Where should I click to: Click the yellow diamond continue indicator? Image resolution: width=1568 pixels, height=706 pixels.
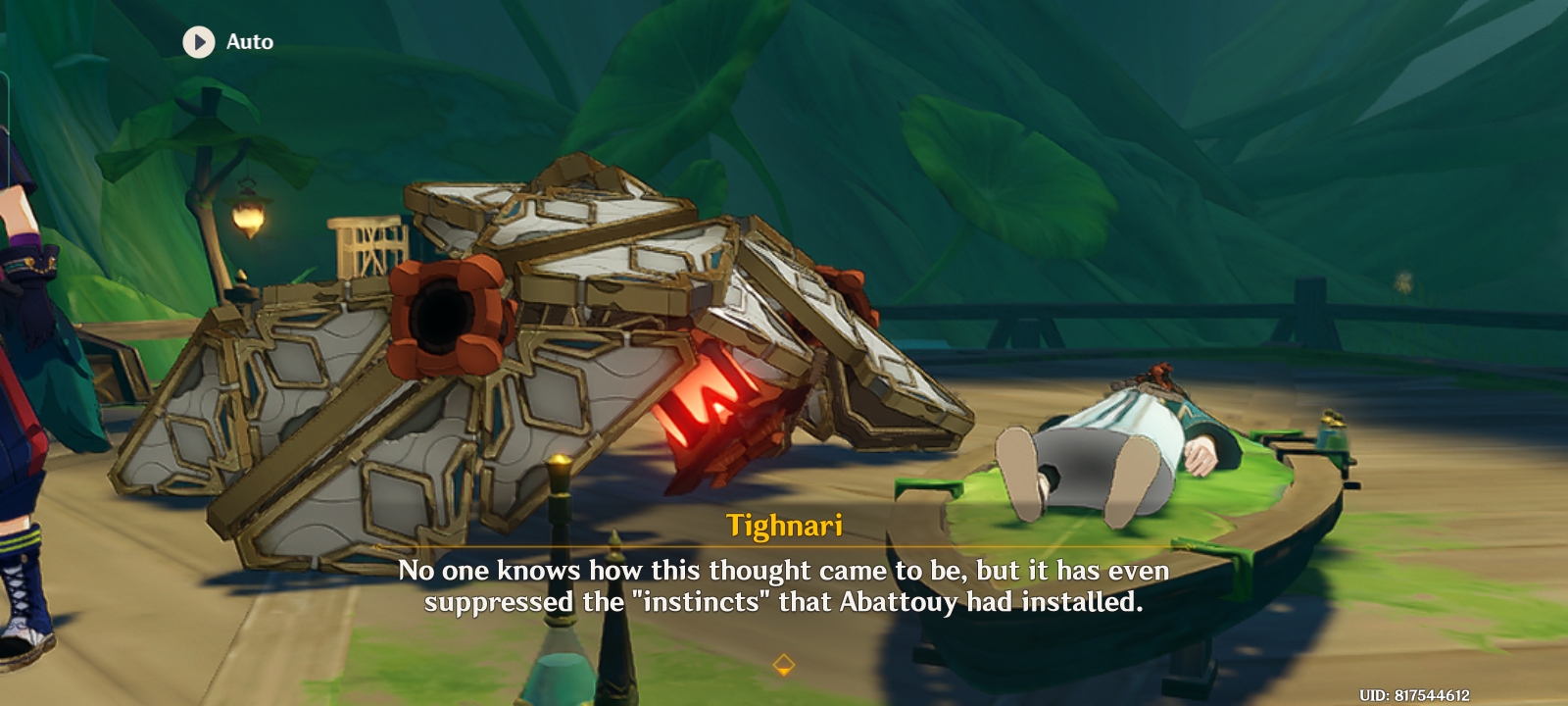click(783, 664)
